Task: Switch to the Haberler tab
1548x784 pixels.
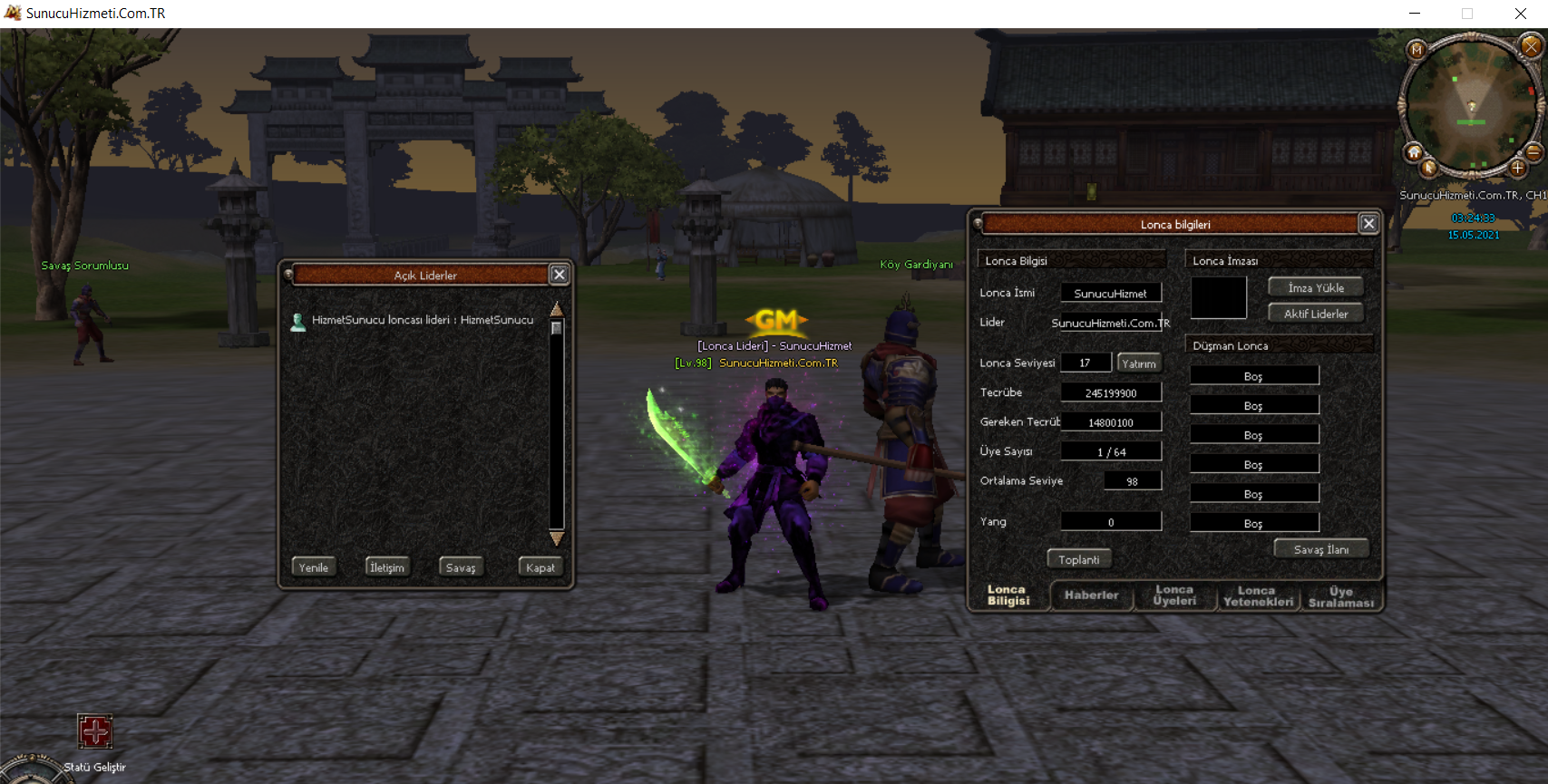Action: [x=1091, y=595]
